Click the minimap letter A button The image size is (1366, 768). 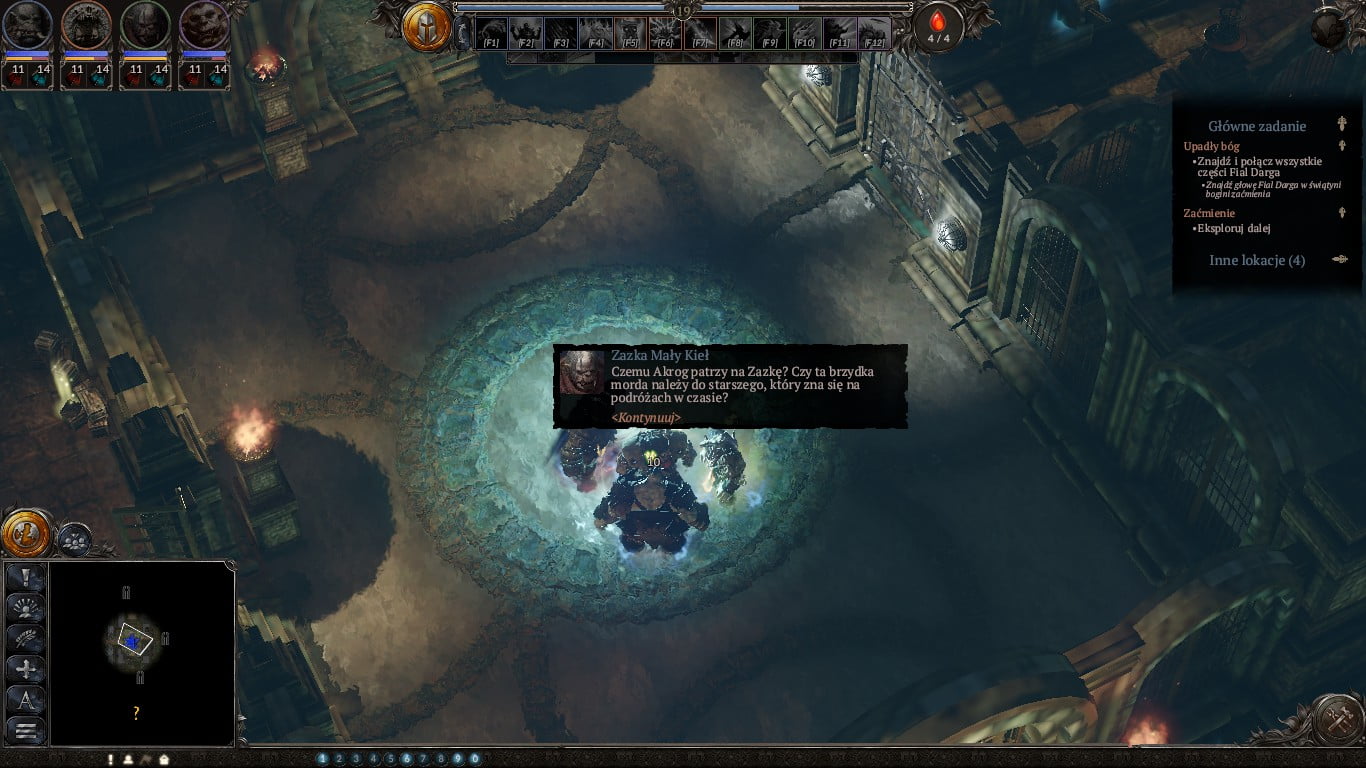coord(26,698)
